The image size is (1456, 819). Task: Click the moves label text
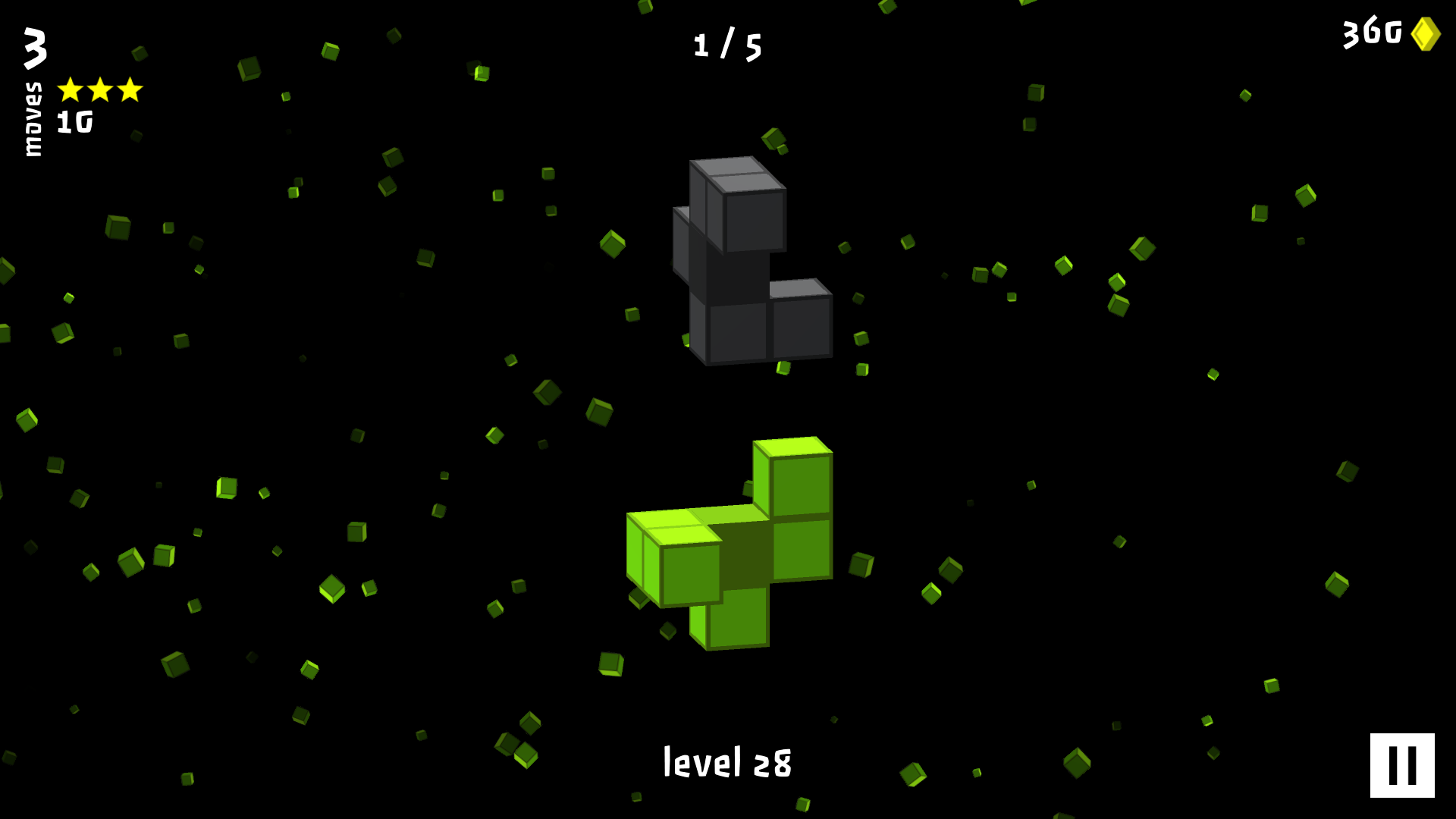coord(32,120)
